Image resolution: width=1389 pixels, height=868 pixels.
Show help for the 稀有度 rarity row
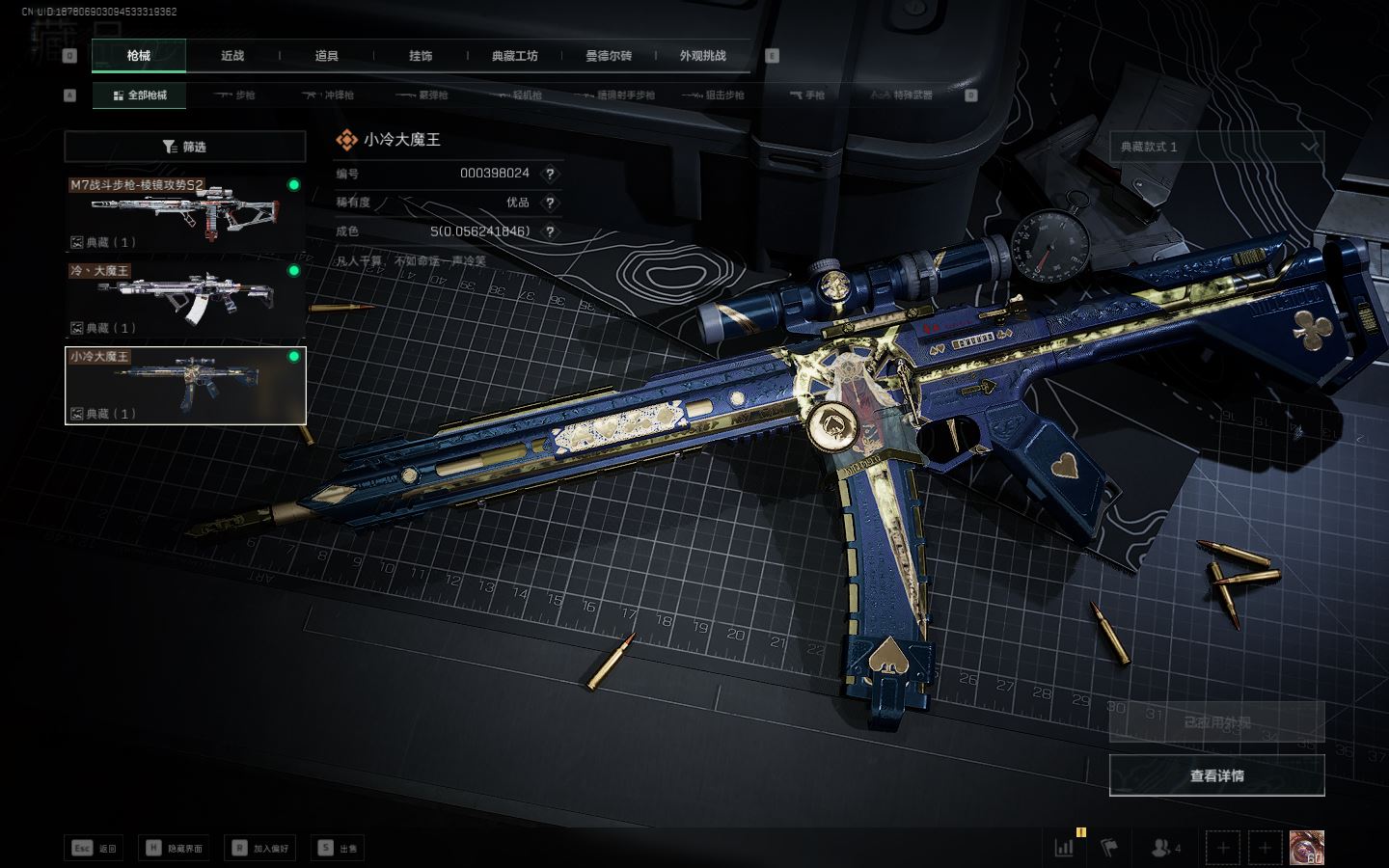point(550,203)
